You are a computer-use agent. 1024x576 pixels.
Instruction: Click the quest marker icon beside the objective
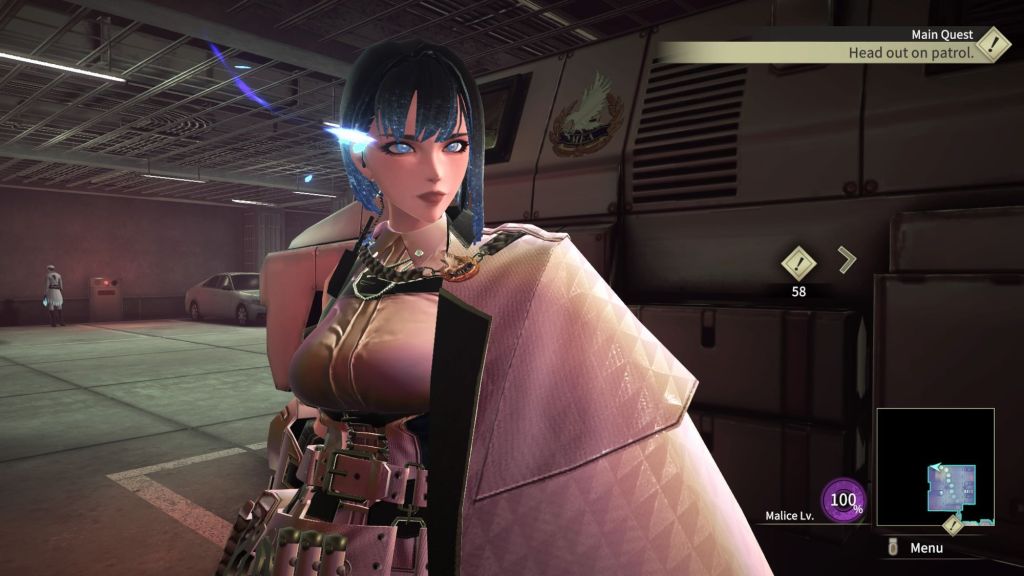pyautogui.click(x=992, y=43)
